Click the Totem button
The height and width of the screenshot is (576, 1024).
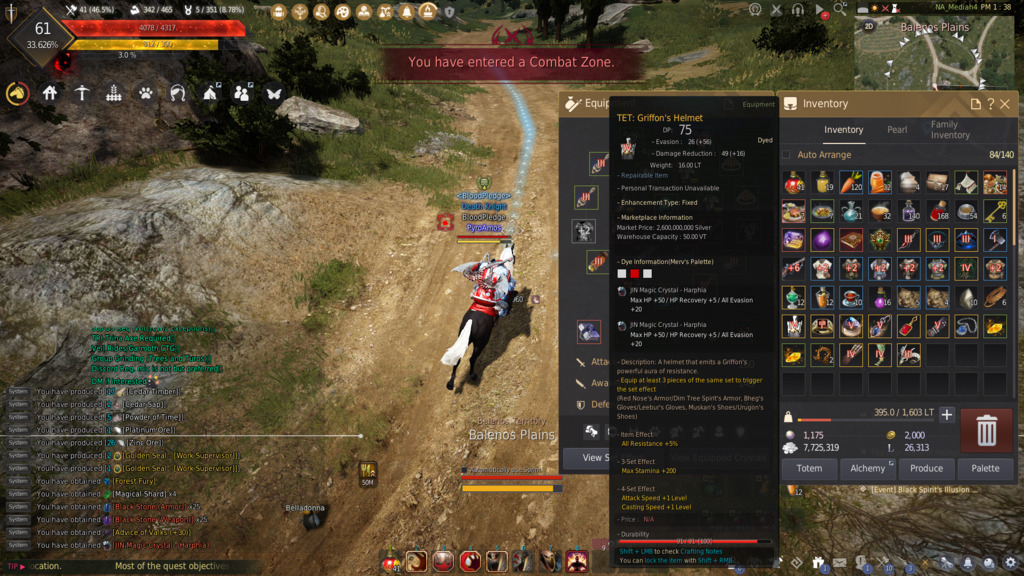[x=809, y=468]
